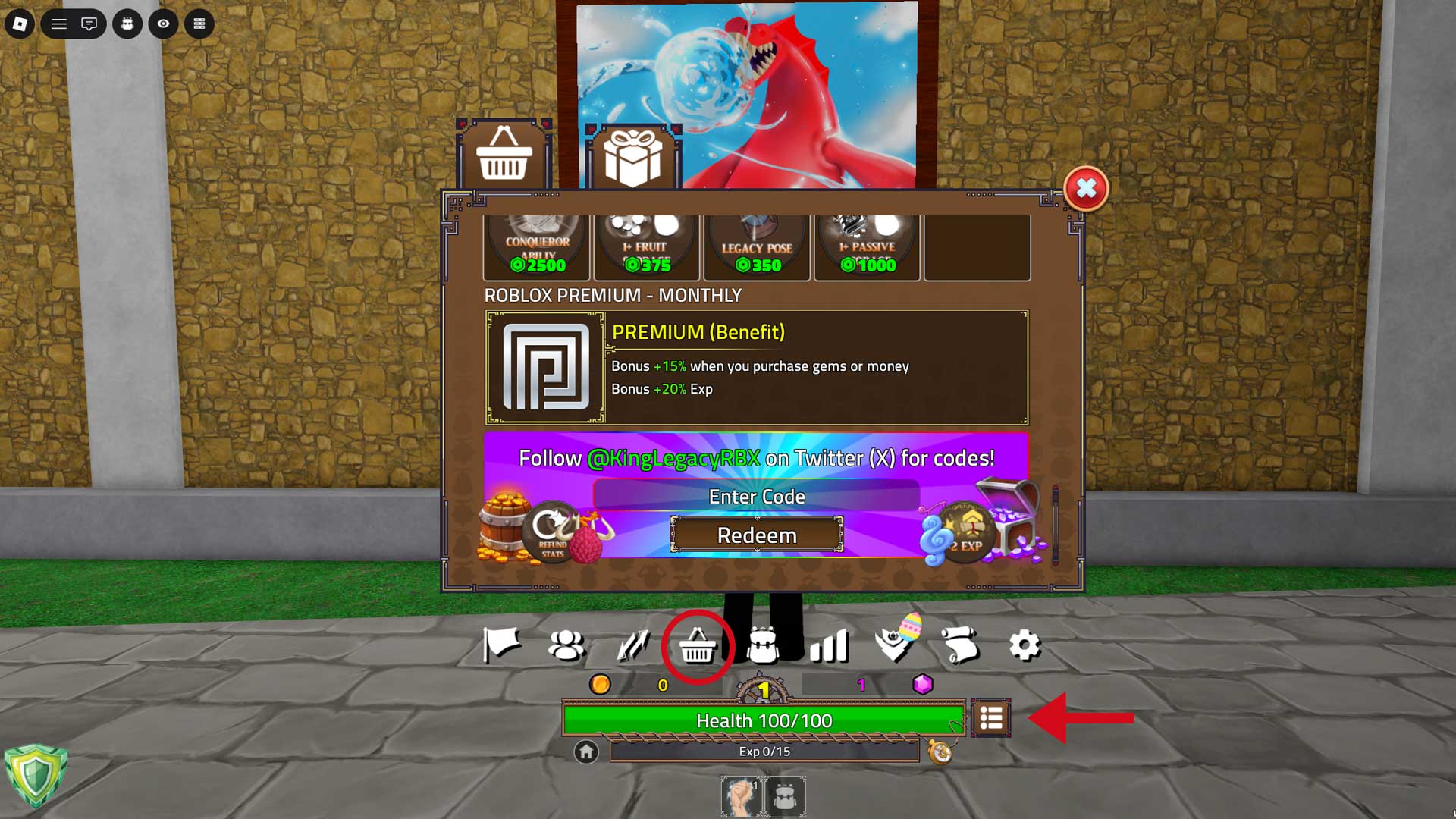Open the quick-access list beside the health bar

point(991,718)
